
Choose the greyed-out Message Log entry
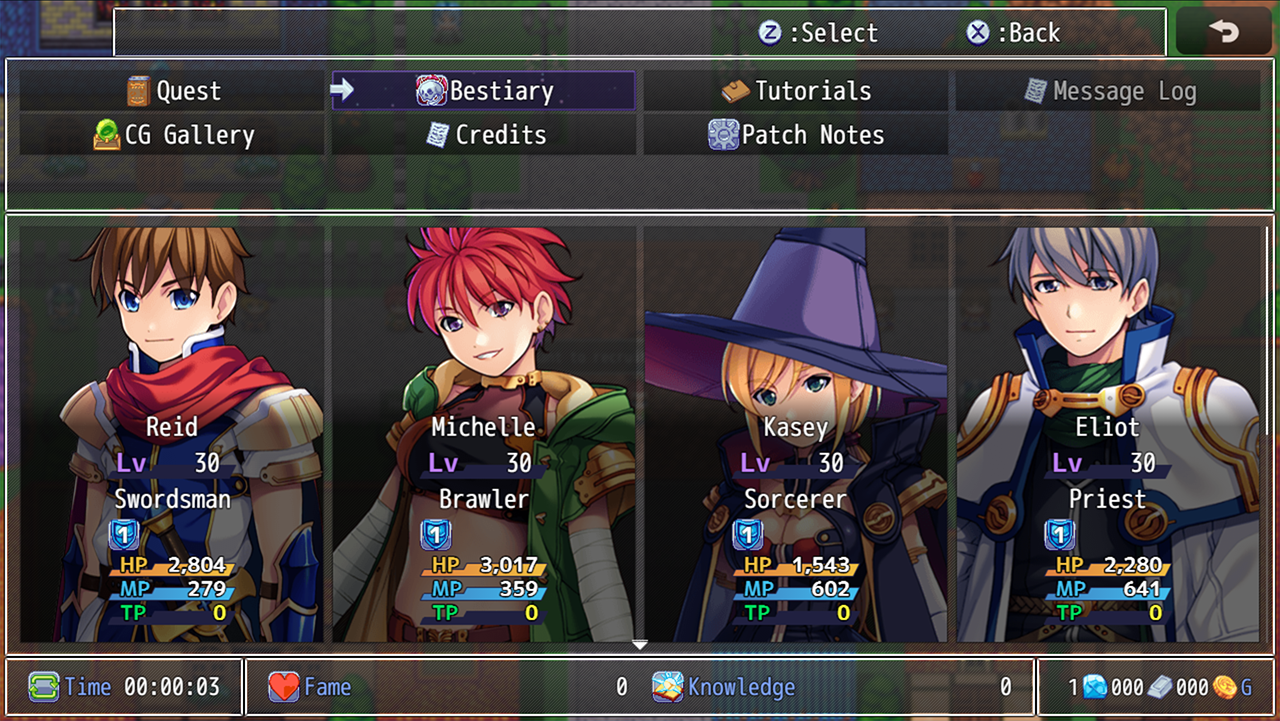1108,92
